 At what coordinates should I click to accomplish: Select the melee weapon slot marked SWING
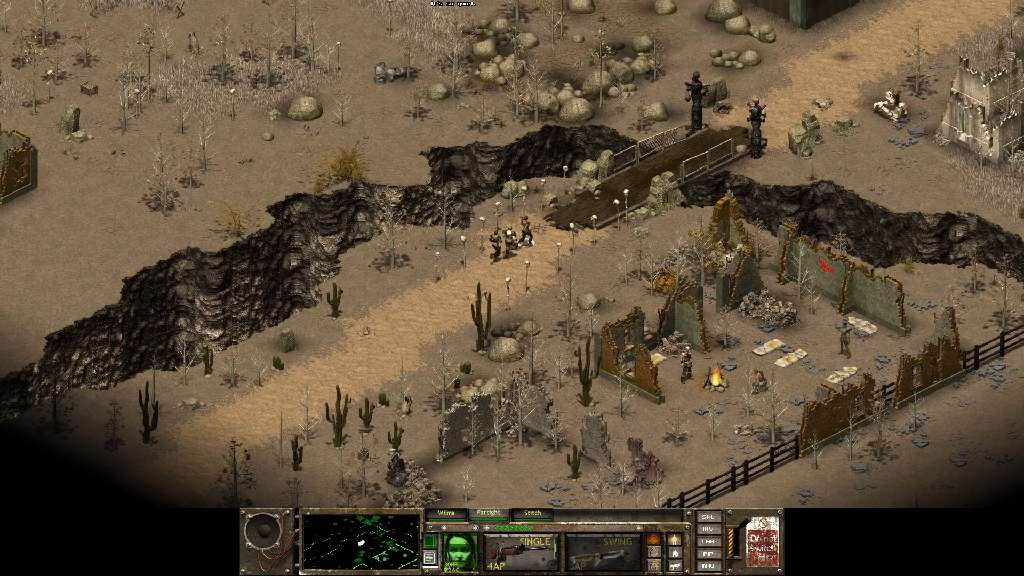602,551
